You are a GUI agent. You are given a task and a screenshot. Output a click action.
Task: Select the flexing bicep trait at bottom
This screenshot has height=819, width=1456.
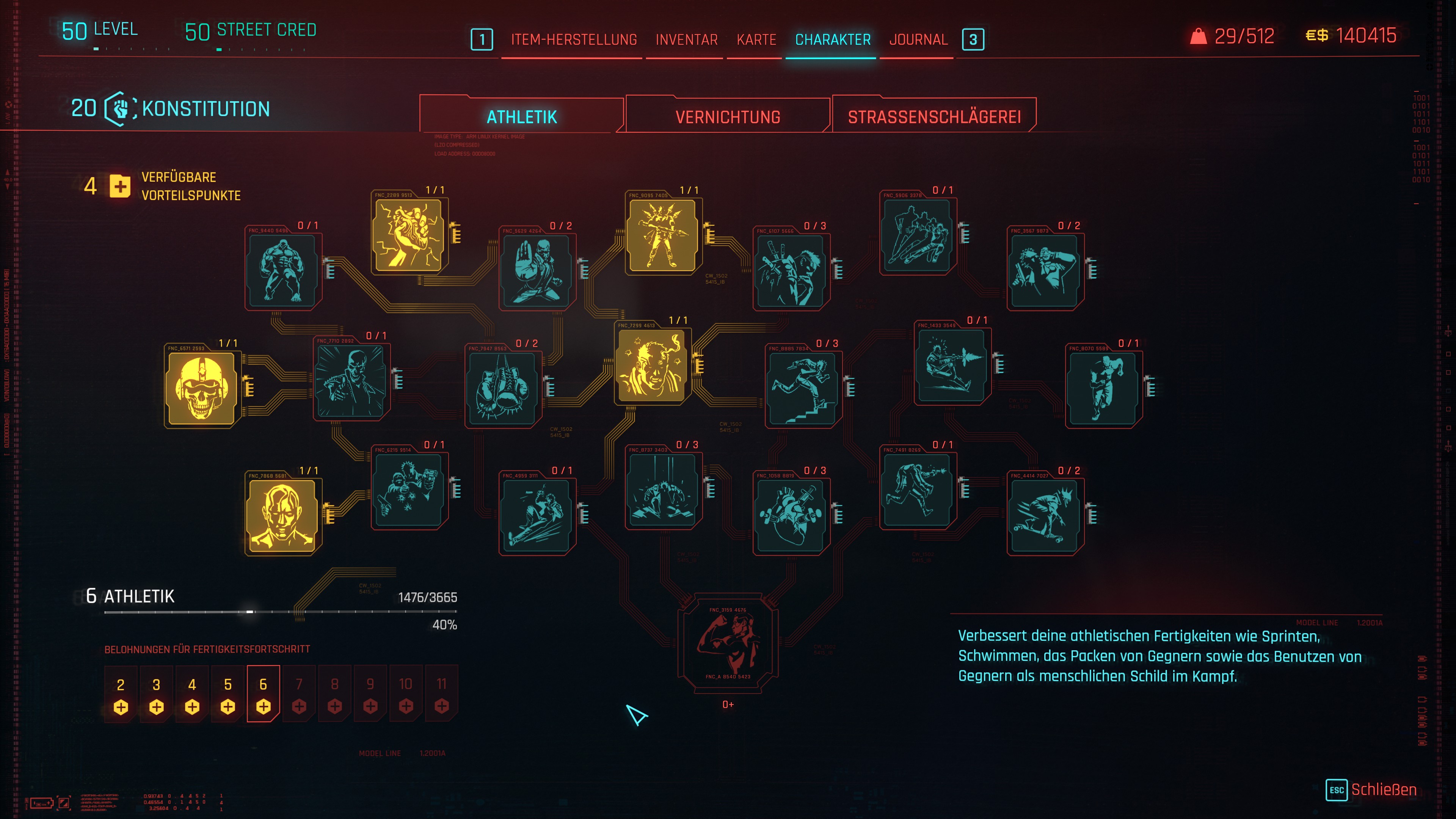point(728,643)
